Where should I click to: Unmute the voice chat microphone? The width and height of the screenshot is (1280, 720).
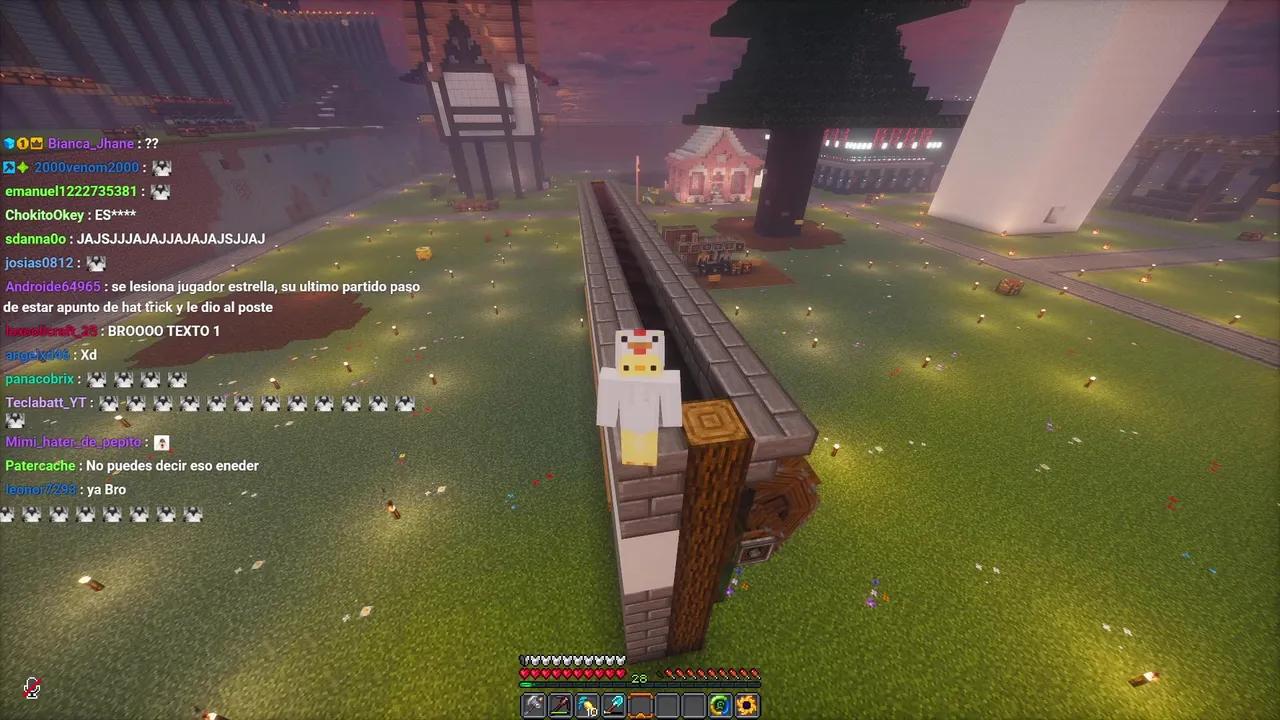[32, 689]
